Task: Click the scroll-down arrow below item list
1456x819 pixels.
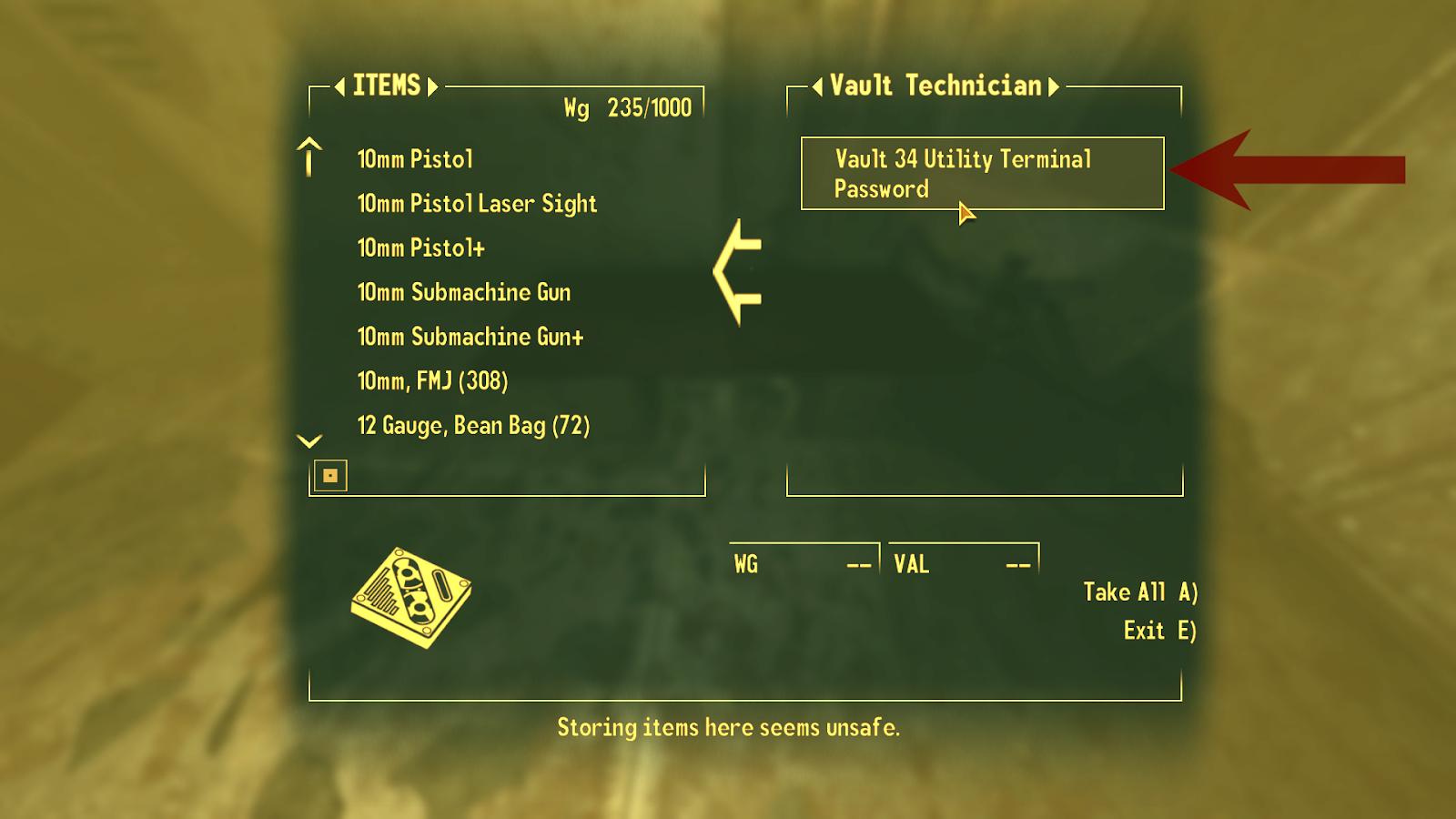Action: (x=308, y=440)
